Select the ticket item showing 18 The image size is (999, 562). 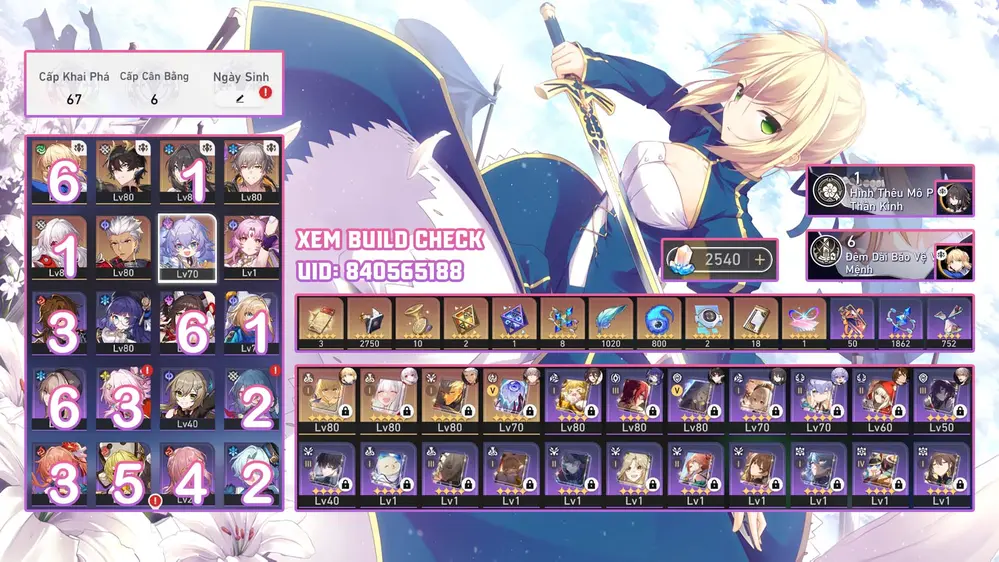(756, 321)
